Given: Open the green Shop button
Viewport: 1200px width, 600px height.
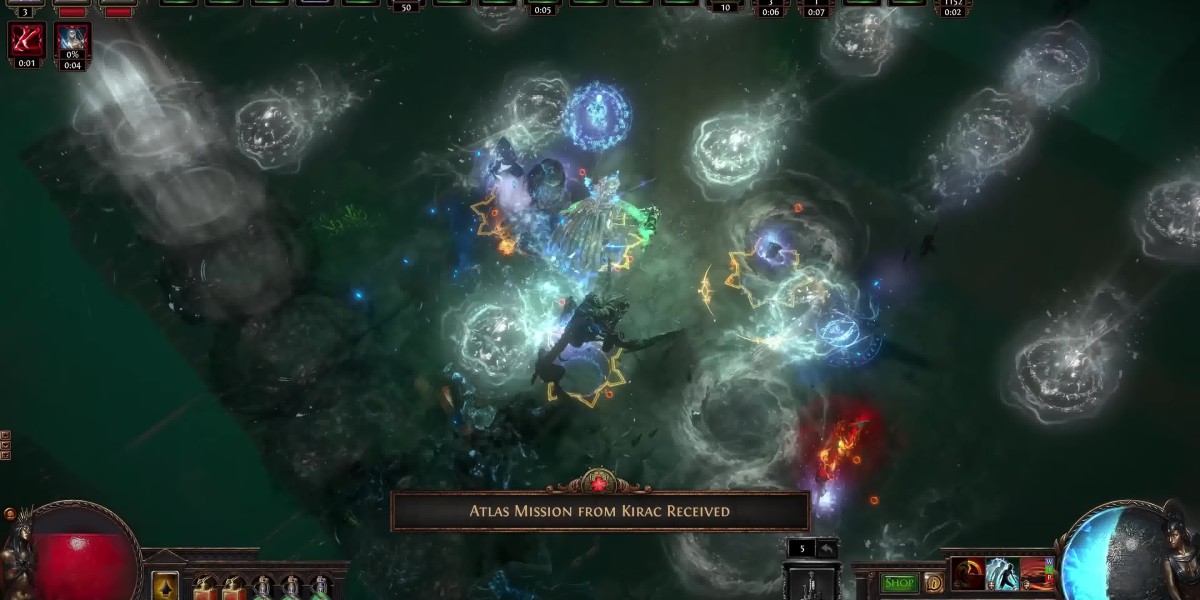Looking at the screenshot, I should coord(899,583).
